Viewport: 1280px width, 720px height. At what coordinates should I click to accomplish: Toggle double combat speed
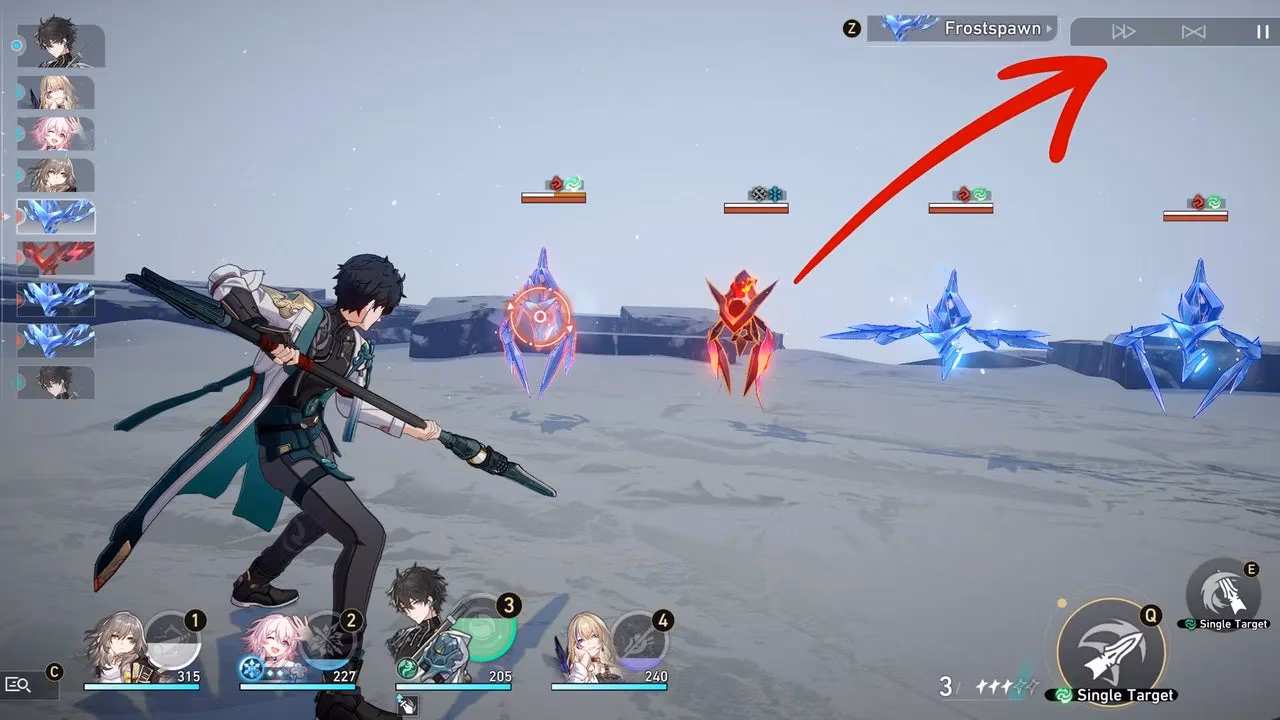(1124, 31)
